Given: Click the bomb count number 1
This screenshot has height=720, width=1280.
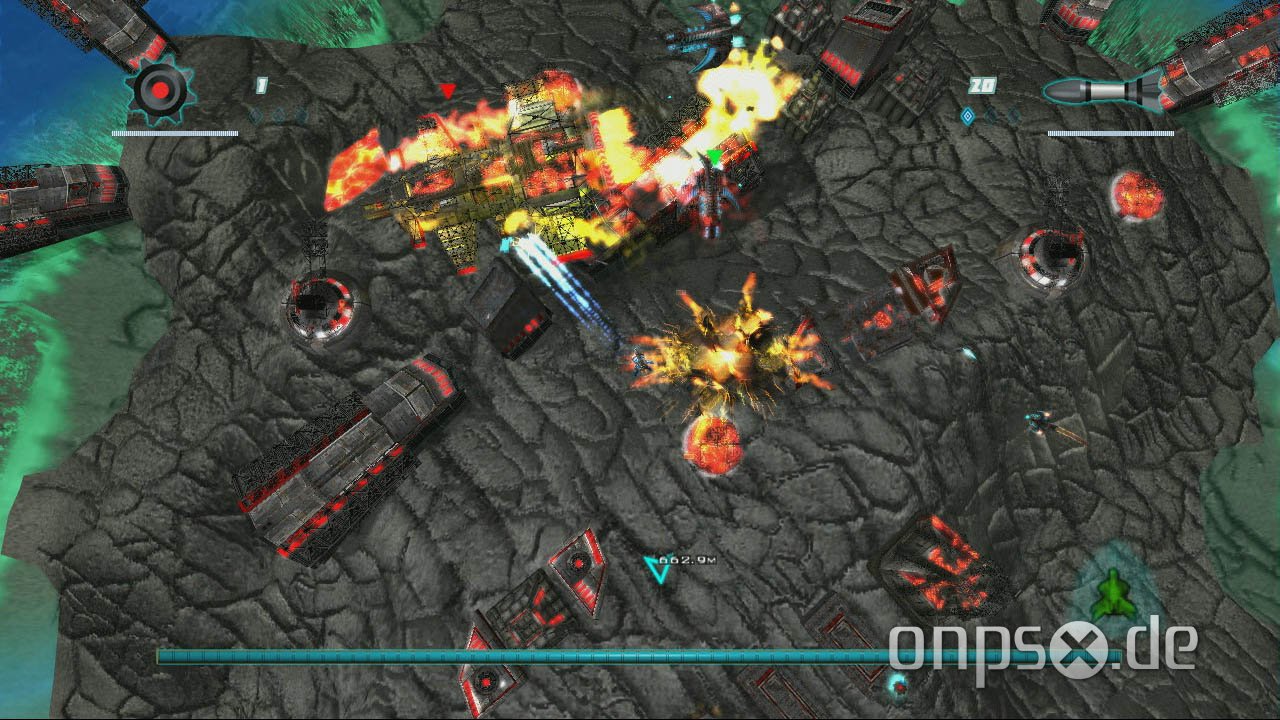Looking at the screenshot, I should 261,85.
